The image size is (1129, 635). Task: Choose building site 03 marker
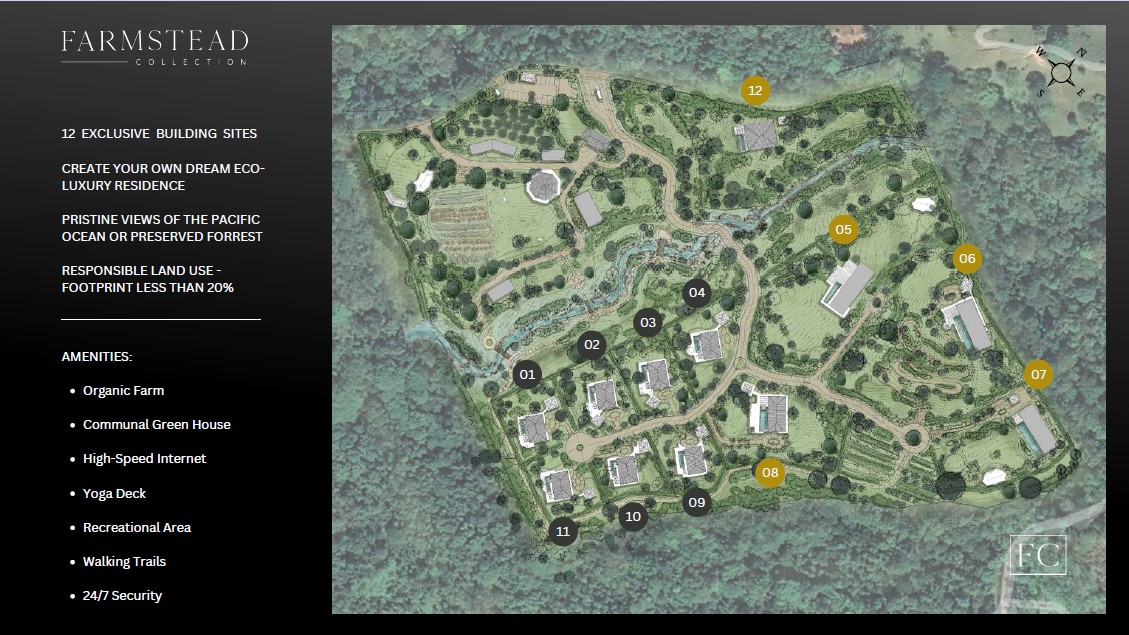coord(648,323)
